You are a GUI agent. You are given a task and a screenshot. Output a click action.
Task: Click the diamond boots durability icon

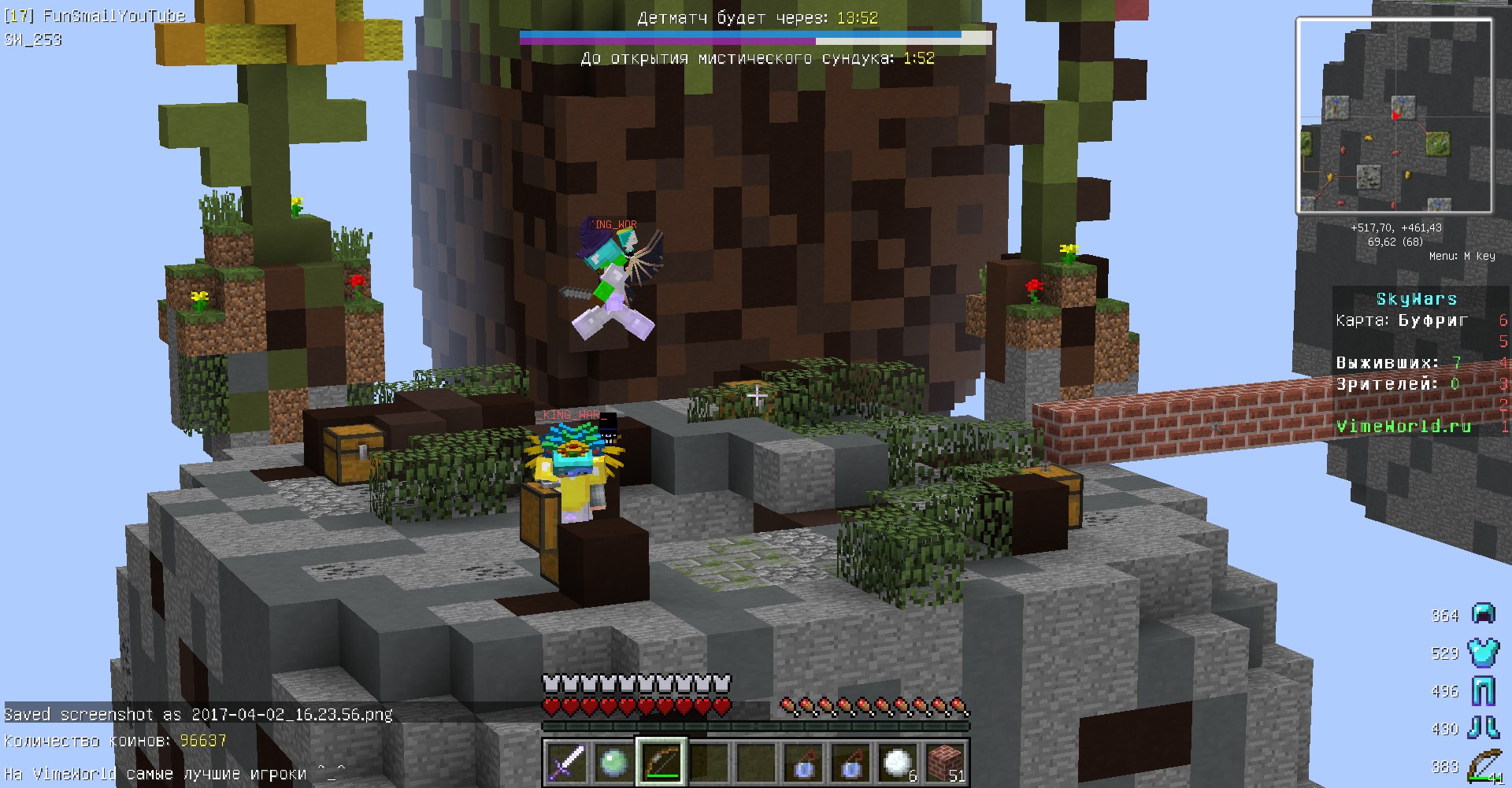coord(1484,728)
